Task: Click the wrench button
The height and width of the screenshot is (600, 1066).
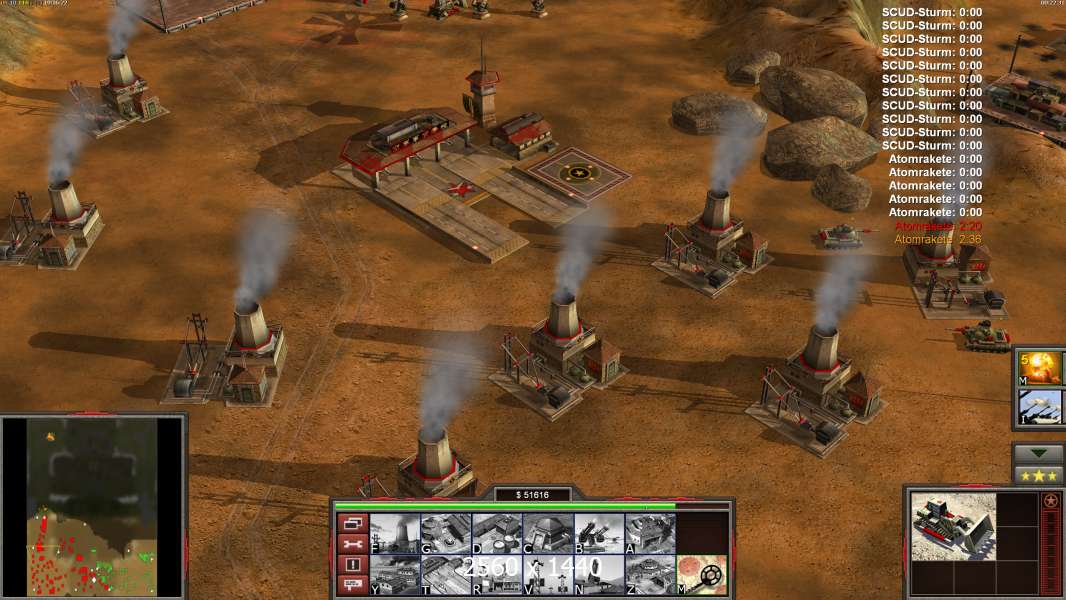Action: (x=352, y=544)
